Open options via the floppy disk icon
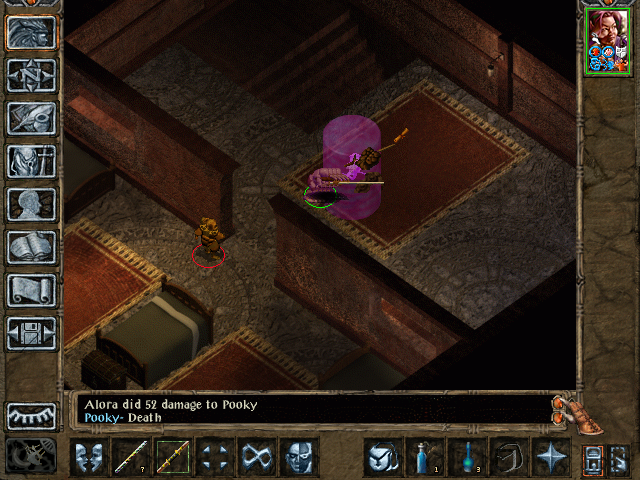 [32, 333]
